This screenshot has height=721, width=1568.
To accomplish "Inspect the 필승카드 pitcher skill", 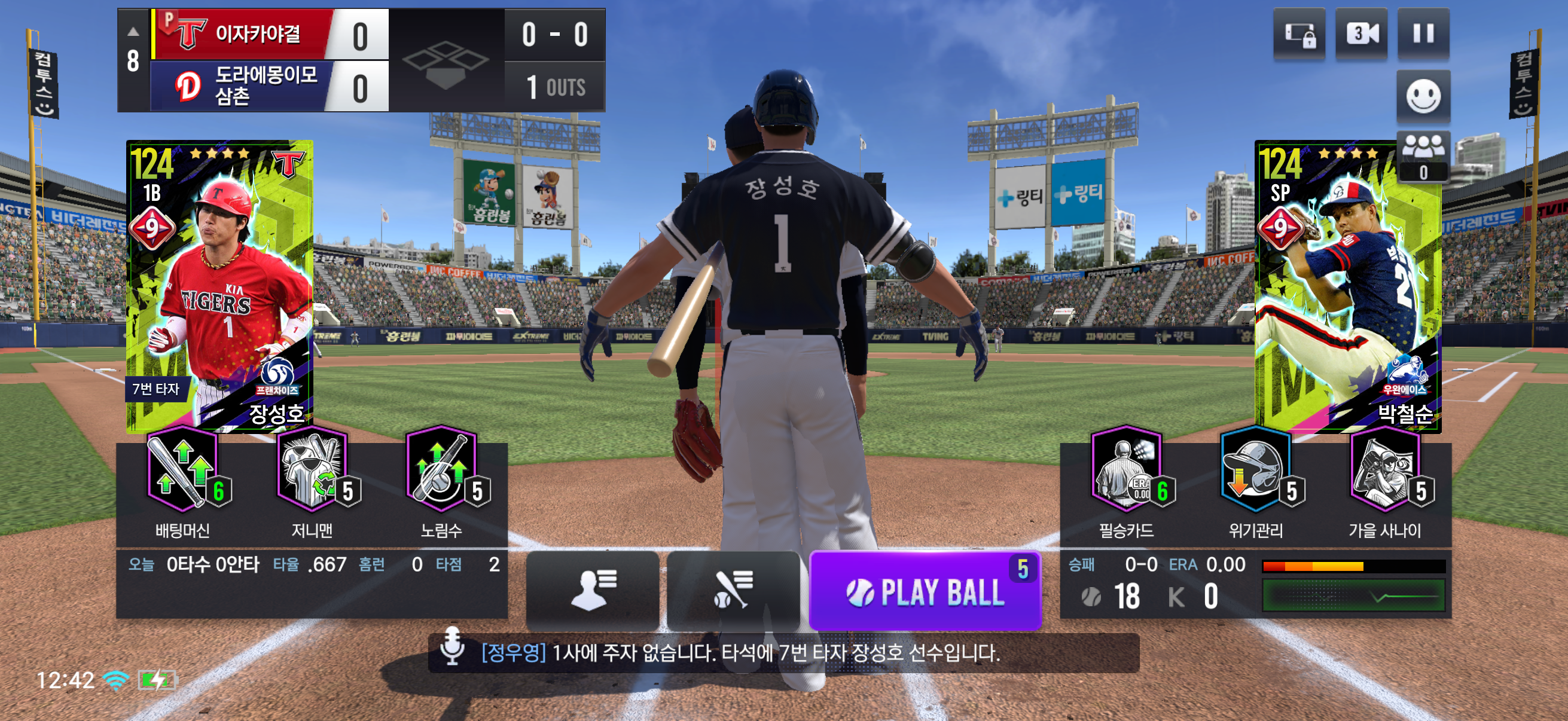I will click(1126, 472).
